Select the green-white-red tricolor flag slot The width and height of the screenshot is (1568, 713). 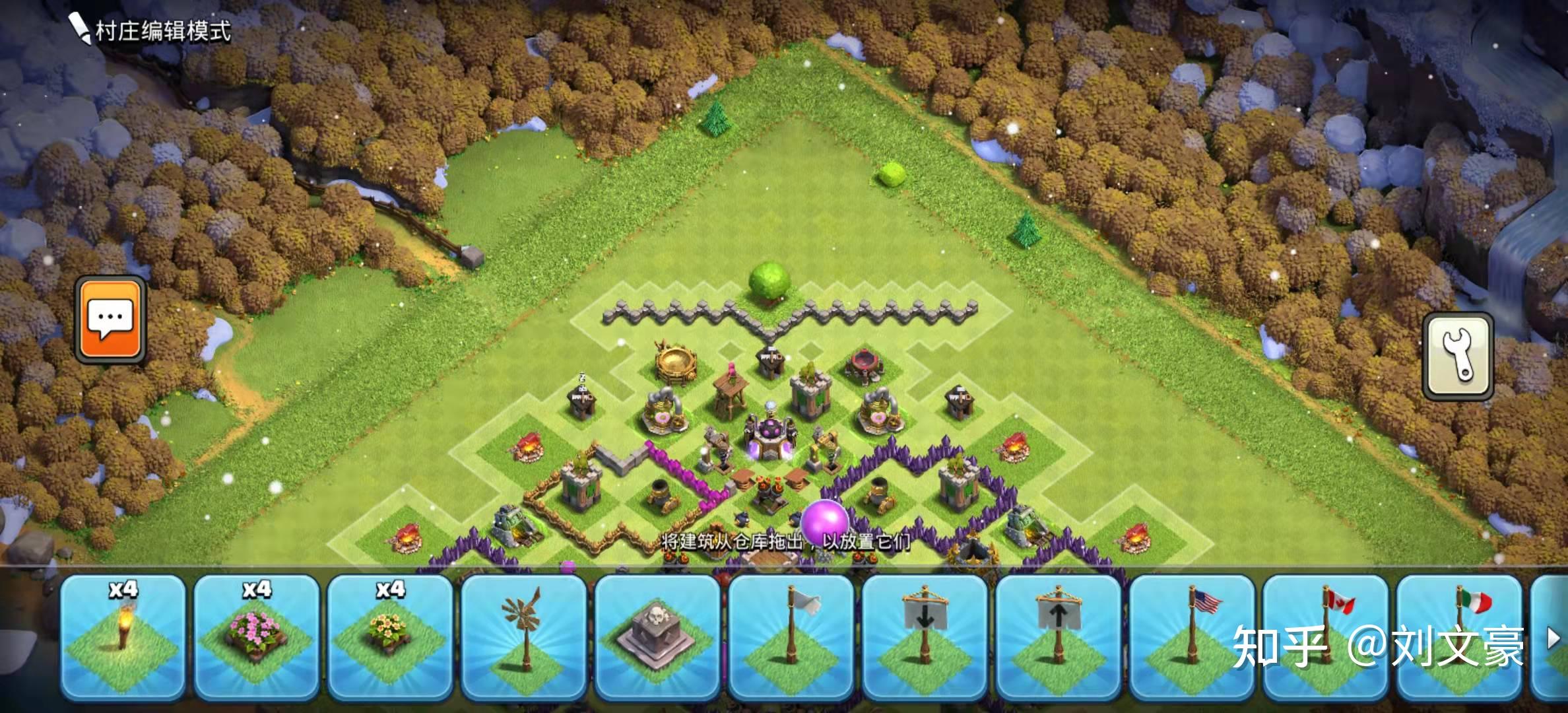(x=1460, y=636)
